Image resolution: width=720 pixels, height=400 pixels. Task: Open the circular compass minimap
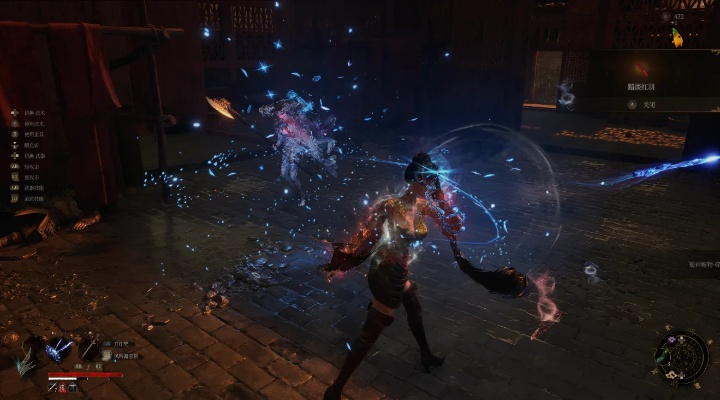click(x=682, y=356)
